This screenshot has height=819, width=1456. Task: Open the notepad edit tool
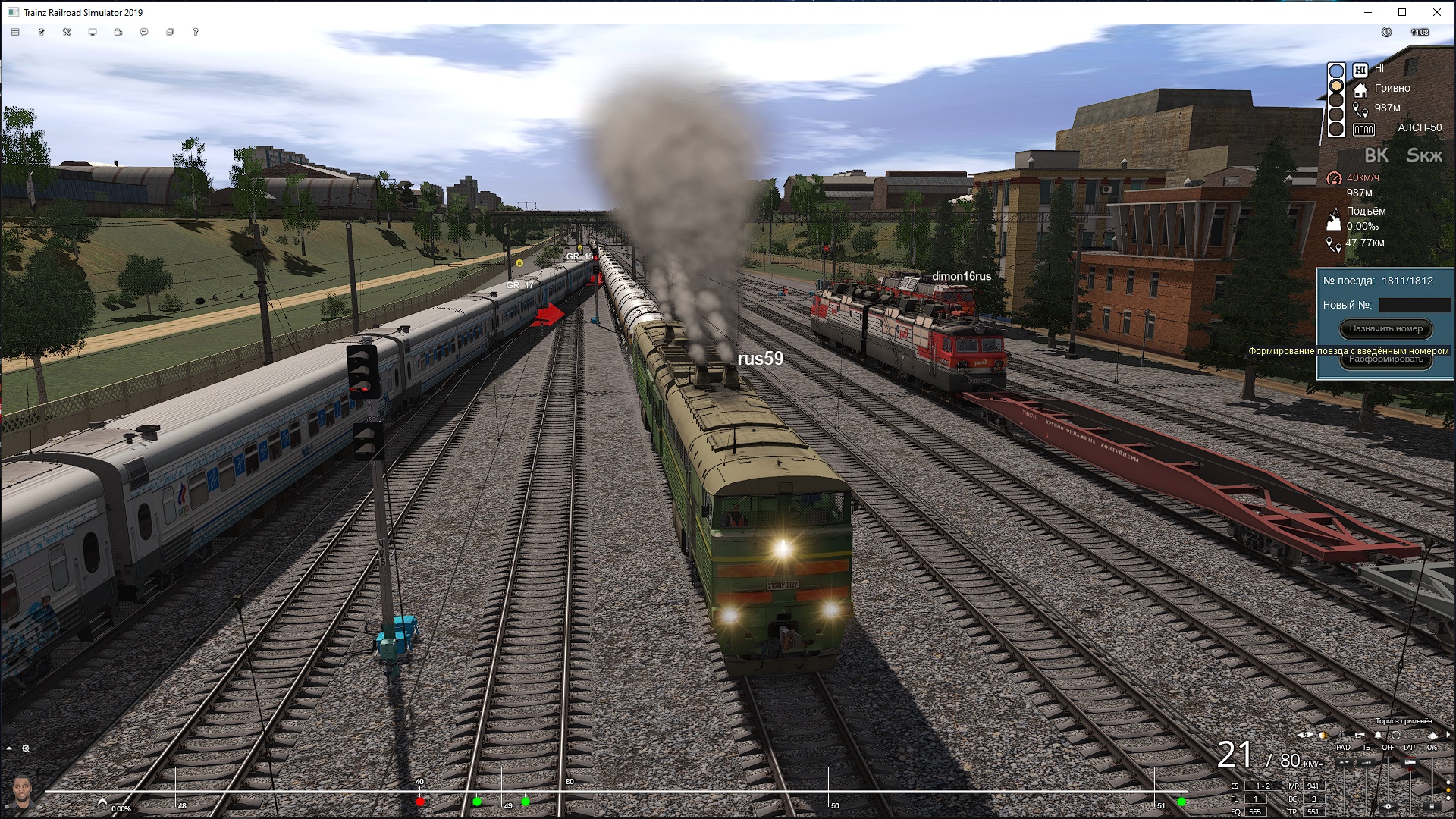41,32
